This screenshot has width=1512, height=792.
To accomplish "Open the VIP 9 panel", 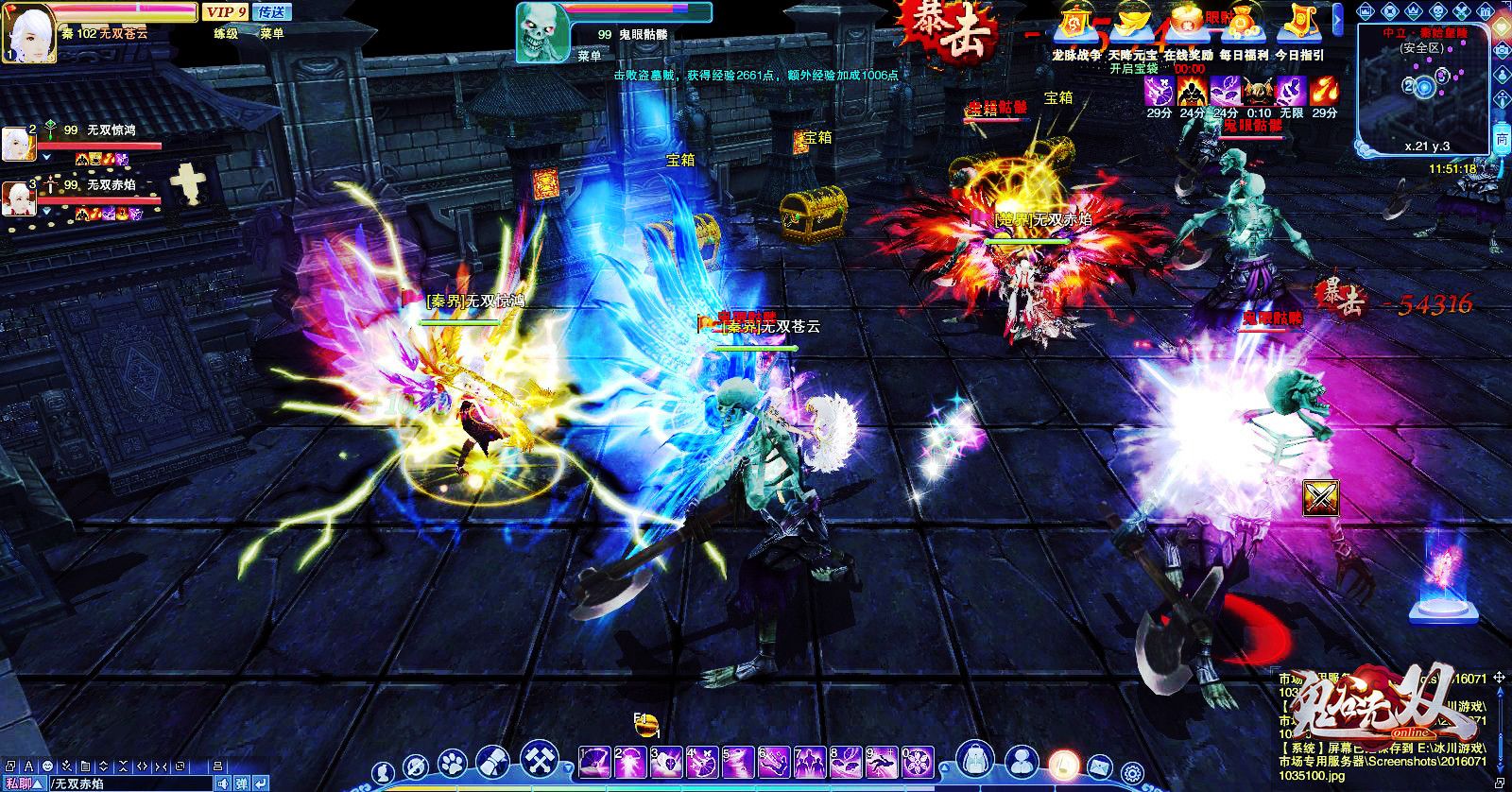I will [225, 11].
